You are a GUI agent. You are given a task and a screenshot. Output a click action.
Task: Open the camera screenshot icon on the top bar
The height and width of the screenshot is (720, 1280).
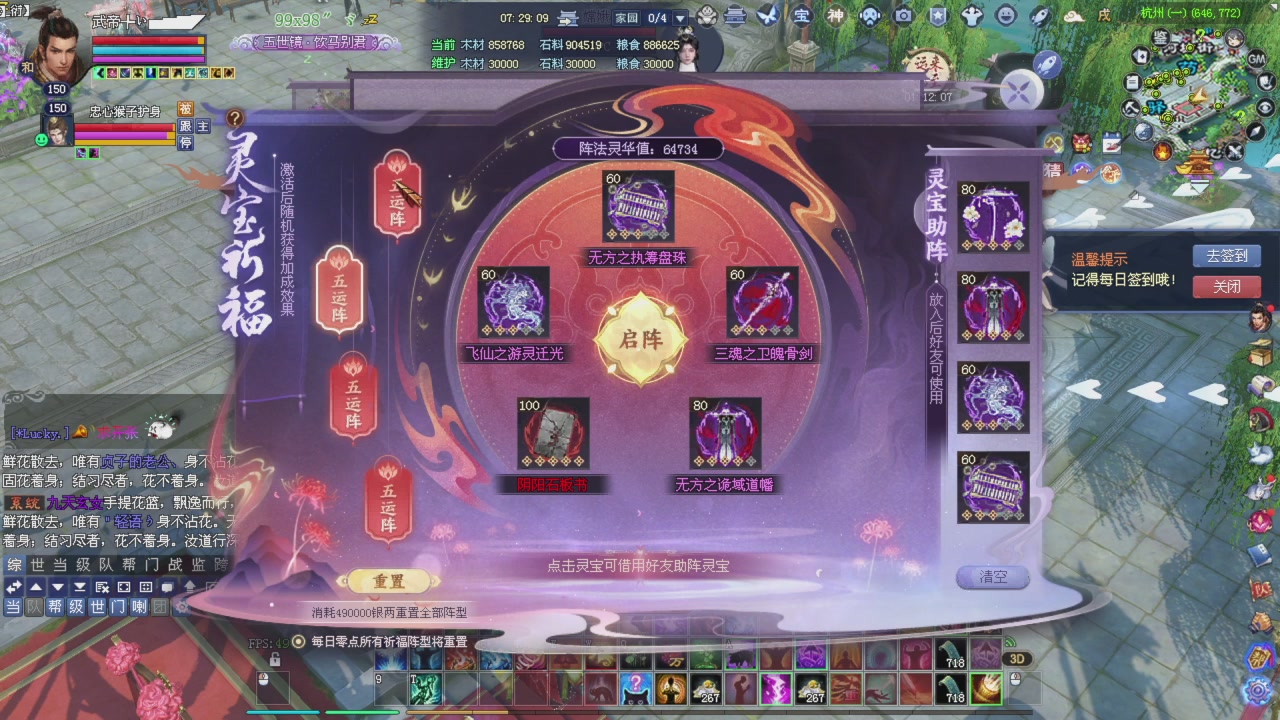click(902, 15)
